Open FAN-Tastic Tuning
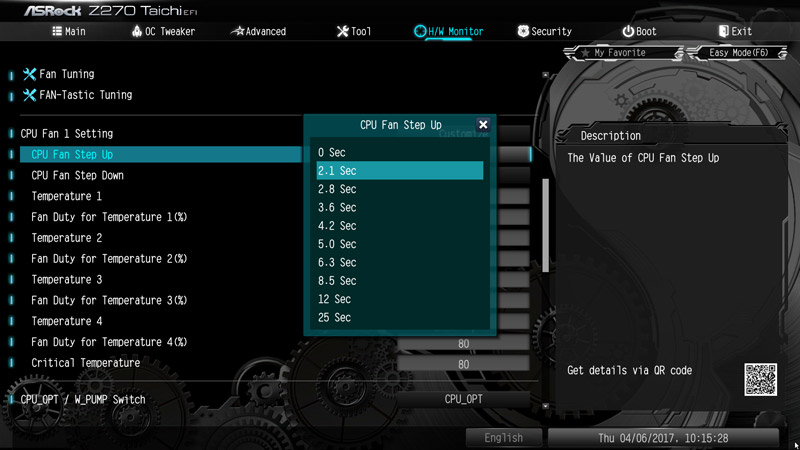The width and height of the screenshot is (800, 450). click(85, 95)
